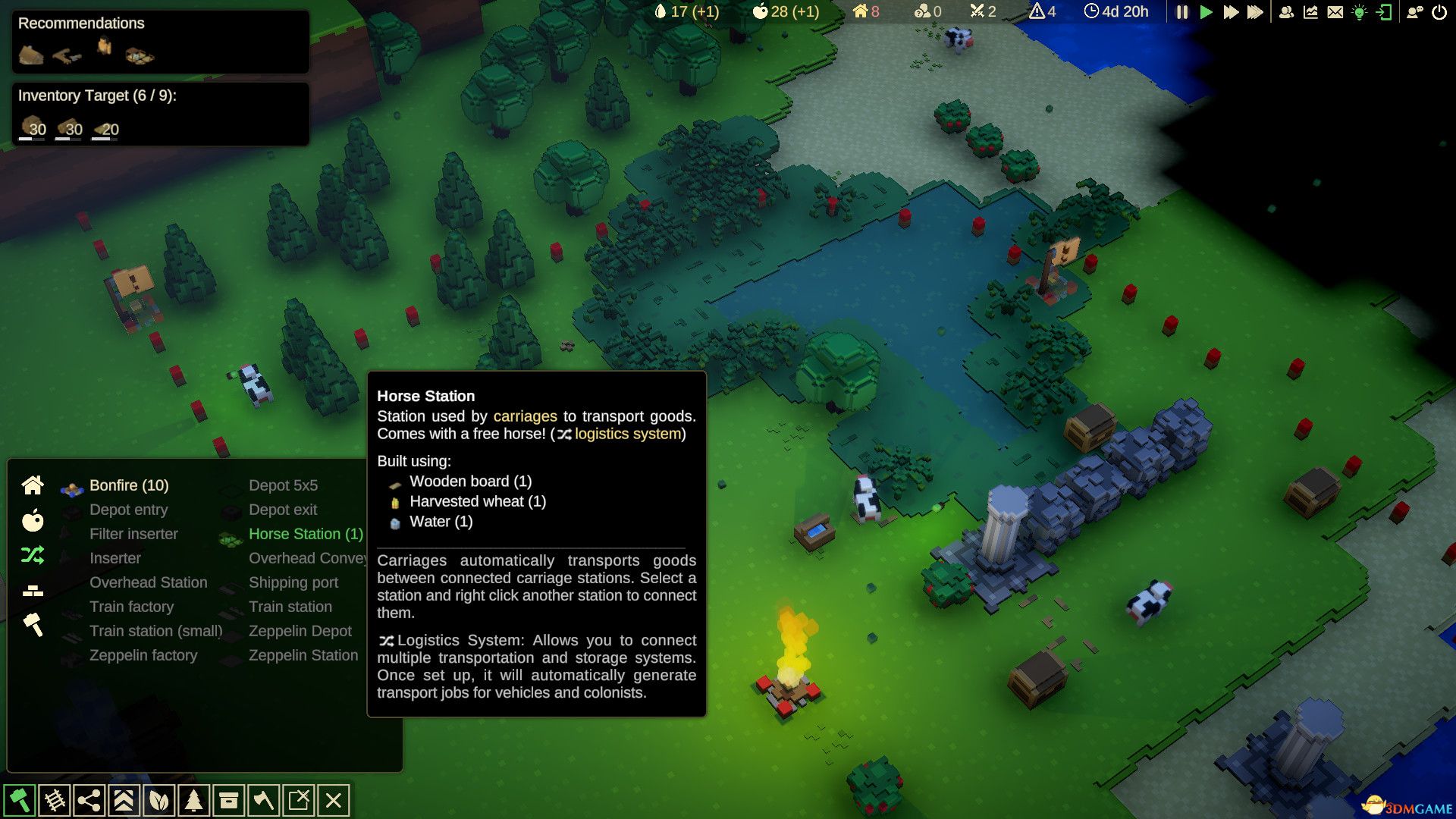Choose Zeppelin Depot entry
The image size is (1456, 819).
click(x=300, y=631)
